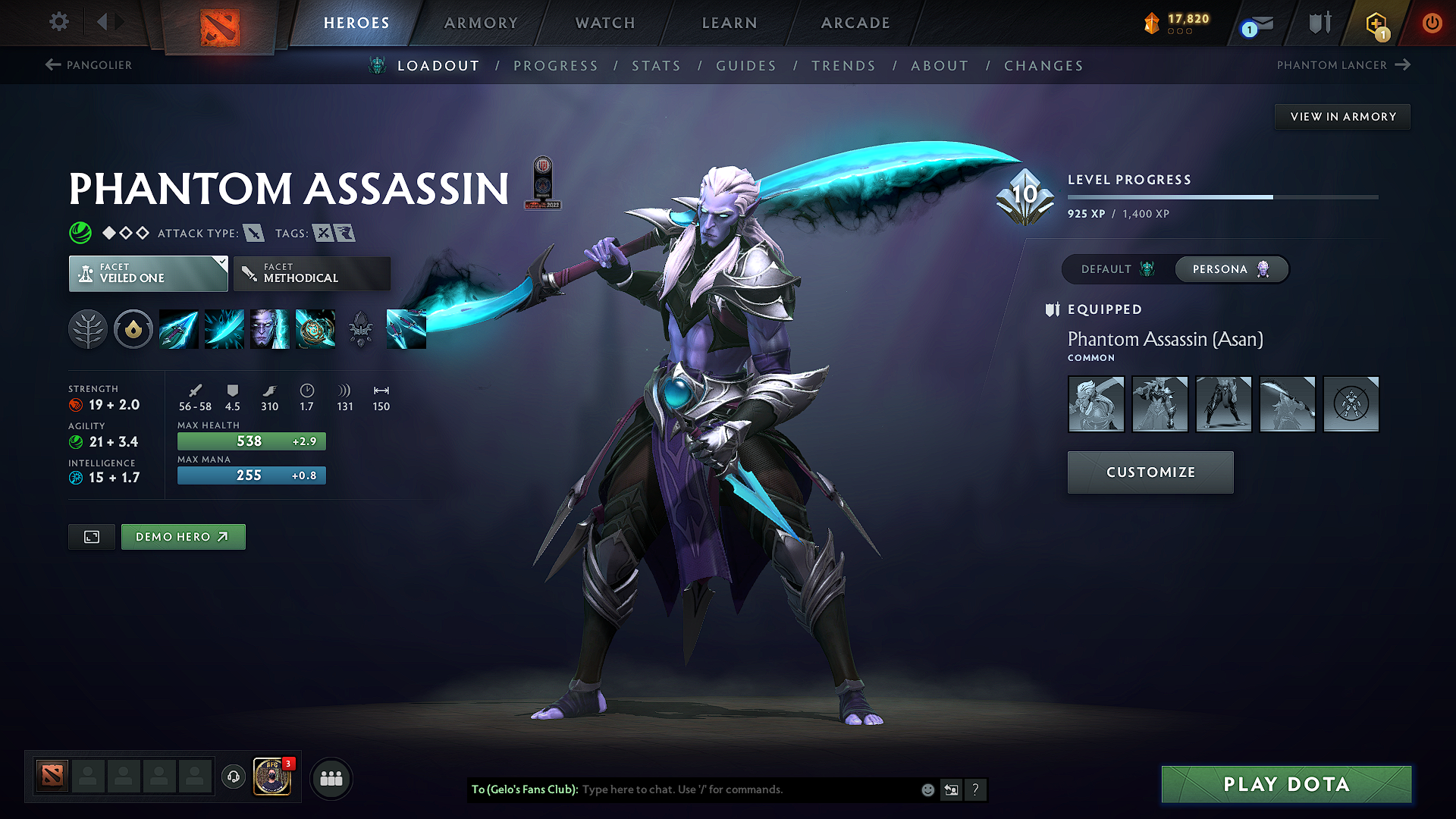Viewport: 1456px width, 819px height.
Task: Switch to the Persona toggle
Action: point(1231,269)
